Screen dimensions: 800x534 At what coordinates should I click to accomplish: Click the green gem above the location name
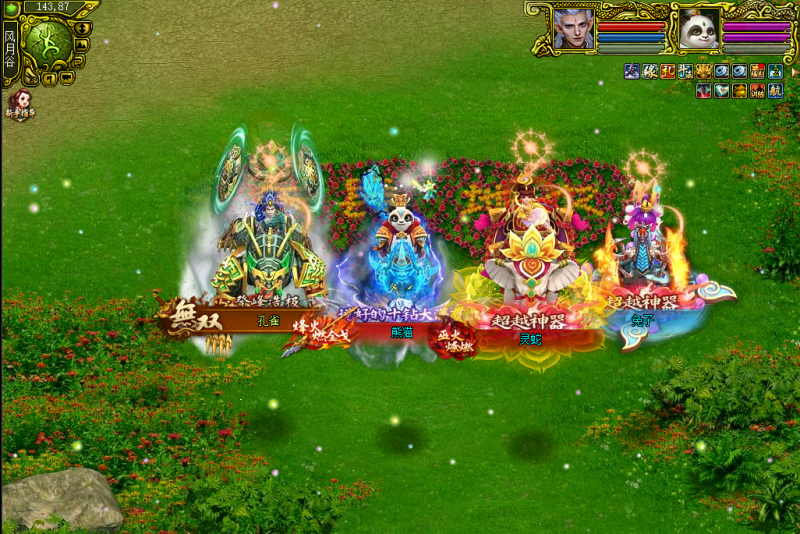pos(11,9)
